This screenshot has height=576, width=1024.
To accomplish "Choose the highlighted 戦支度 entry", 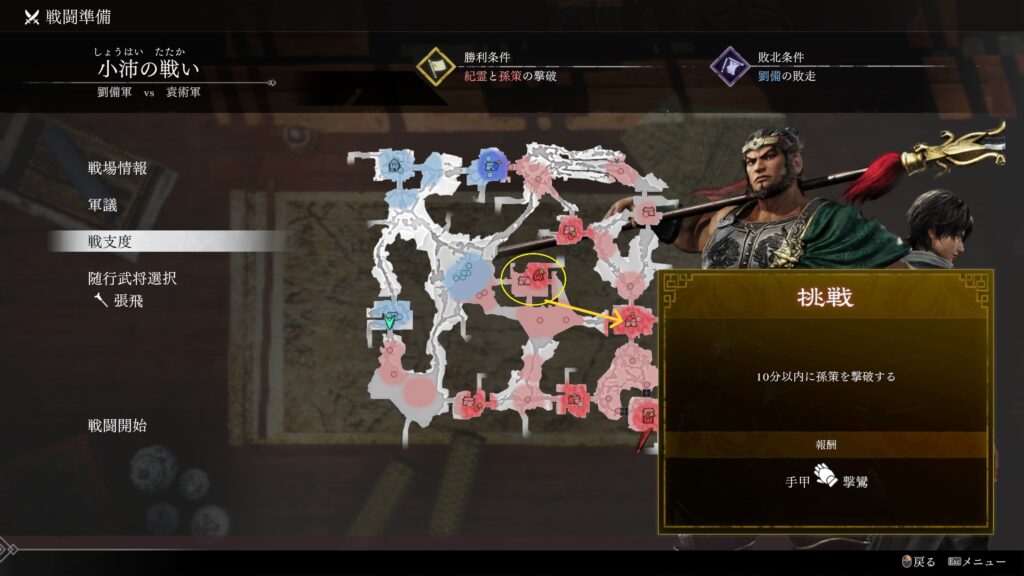I will click(110, 241).
